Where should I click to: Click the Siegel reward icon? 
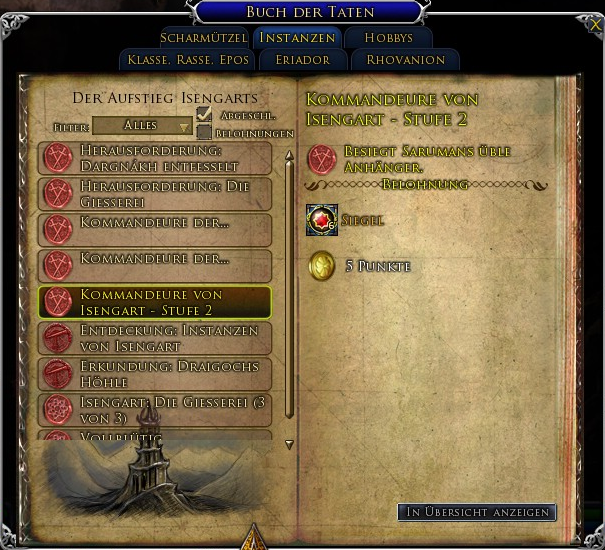pos(322,220)
